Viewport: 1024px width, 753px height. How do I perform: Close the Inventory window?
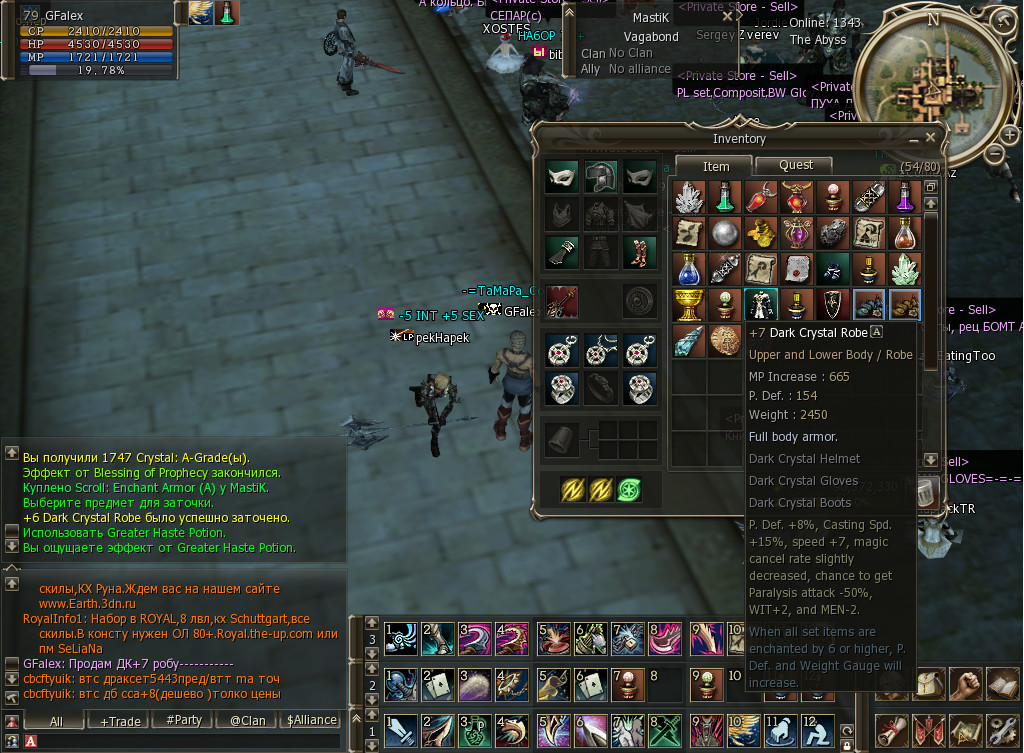(930, 138)
